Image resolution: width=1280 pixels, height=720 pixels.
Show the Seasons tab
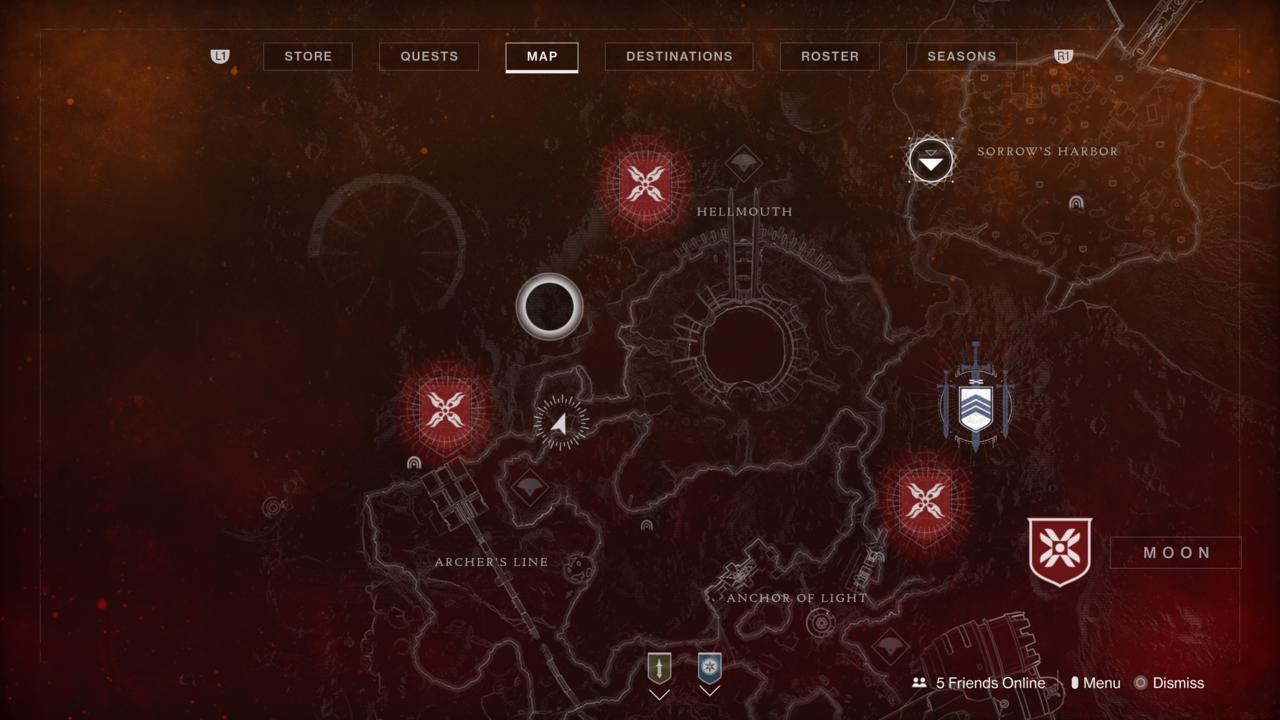[961, 56]
